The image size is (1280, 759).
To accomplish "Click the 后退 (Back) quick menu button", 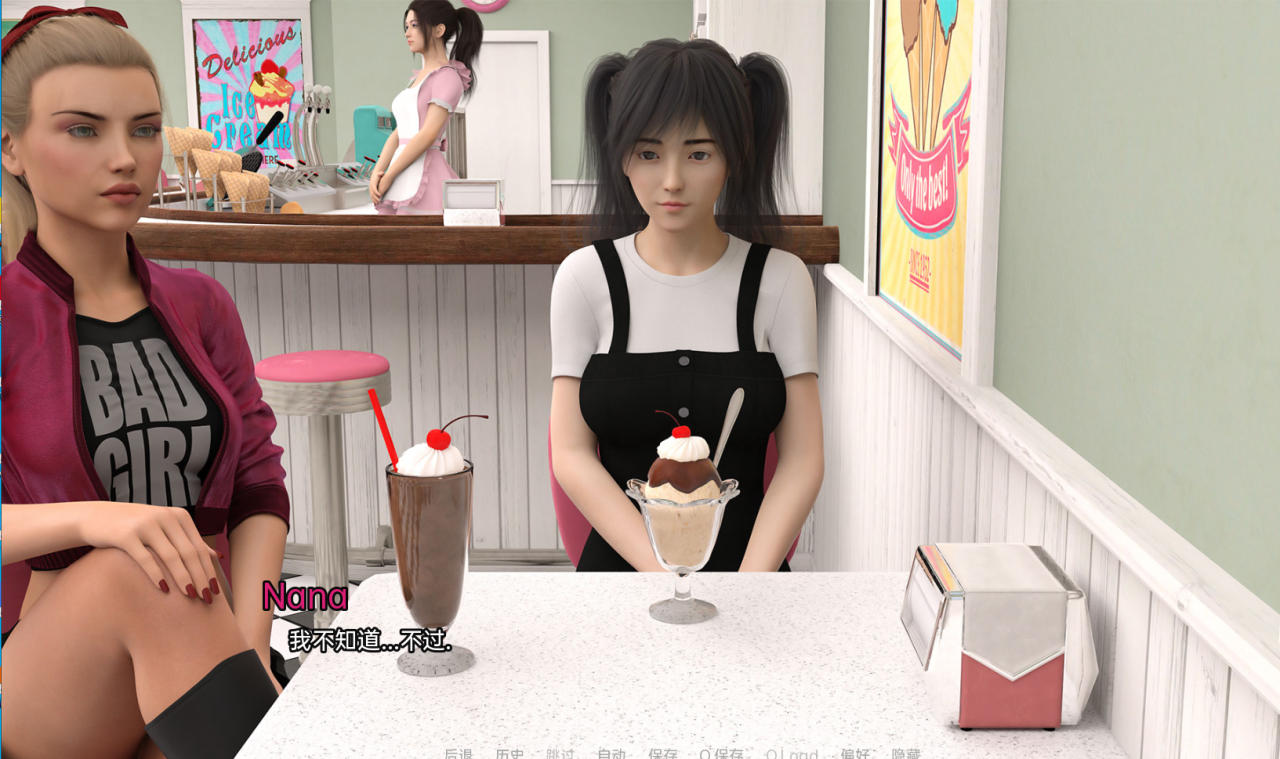I will (x=458, y=754).
